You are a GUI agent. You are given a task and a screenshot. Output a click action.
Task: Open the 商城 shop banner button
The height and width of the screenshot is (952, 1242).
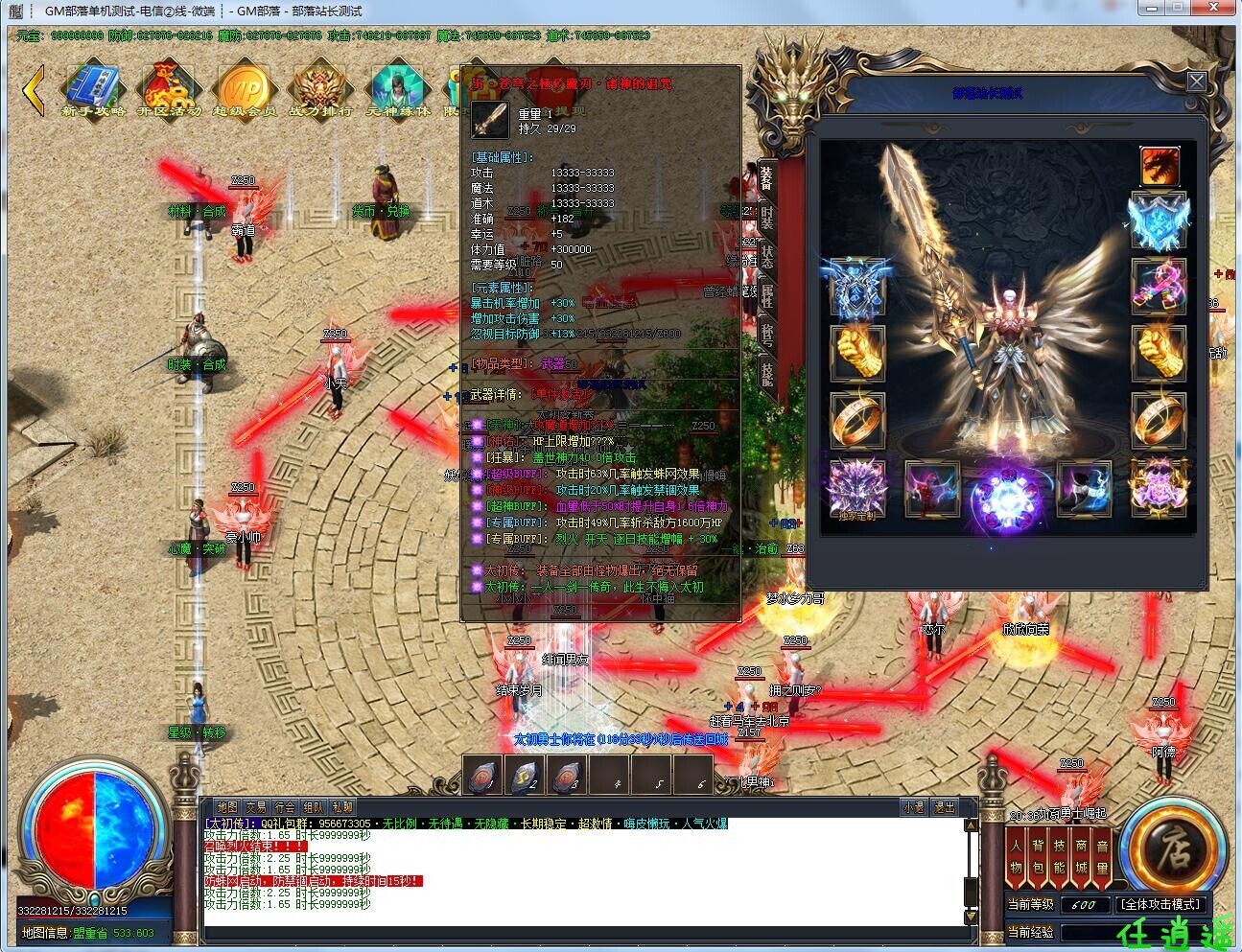coord(1081,858)
